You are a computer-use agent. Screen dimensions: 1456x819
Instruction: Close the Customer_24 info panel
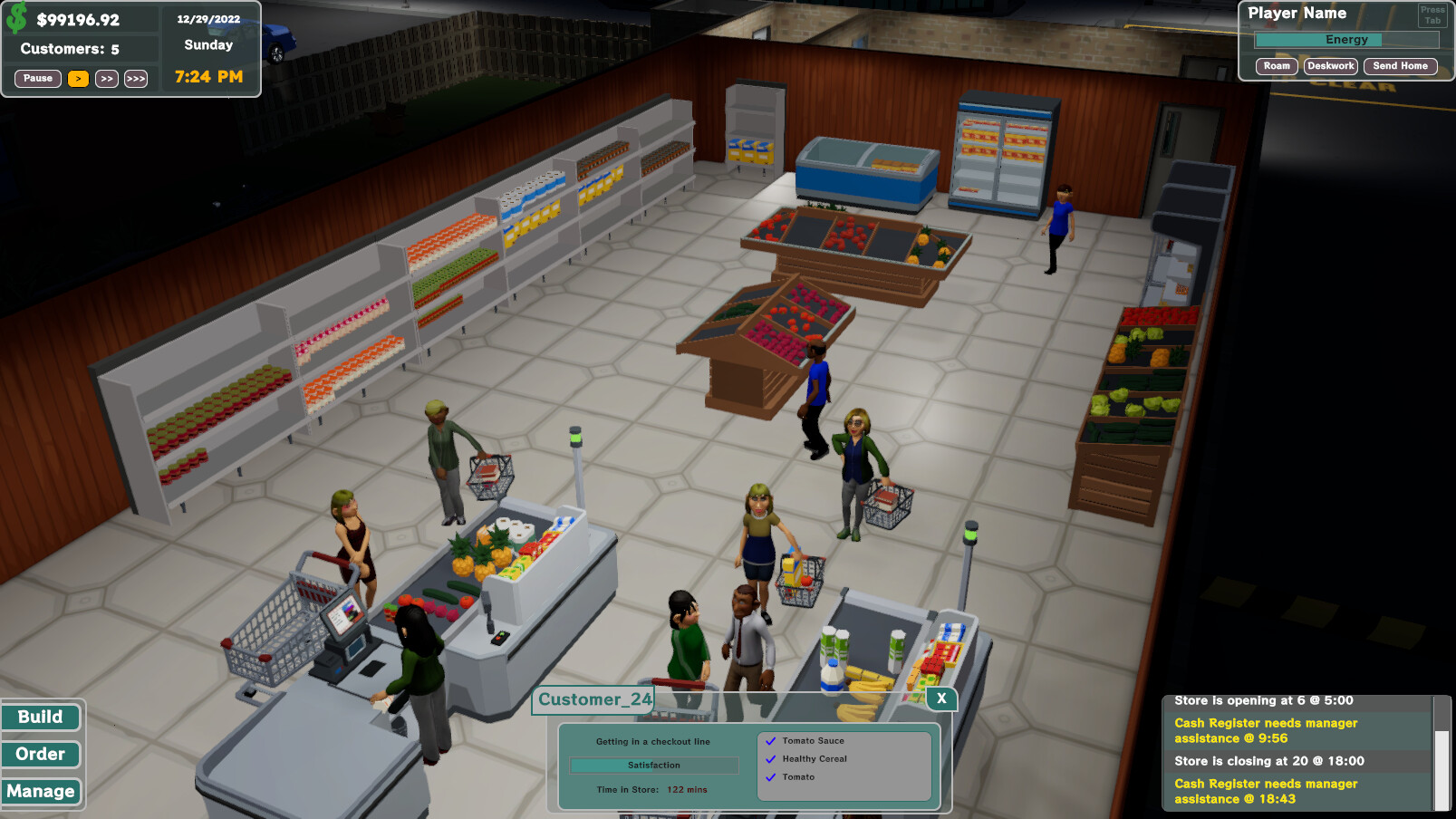(x=941, y=699)
